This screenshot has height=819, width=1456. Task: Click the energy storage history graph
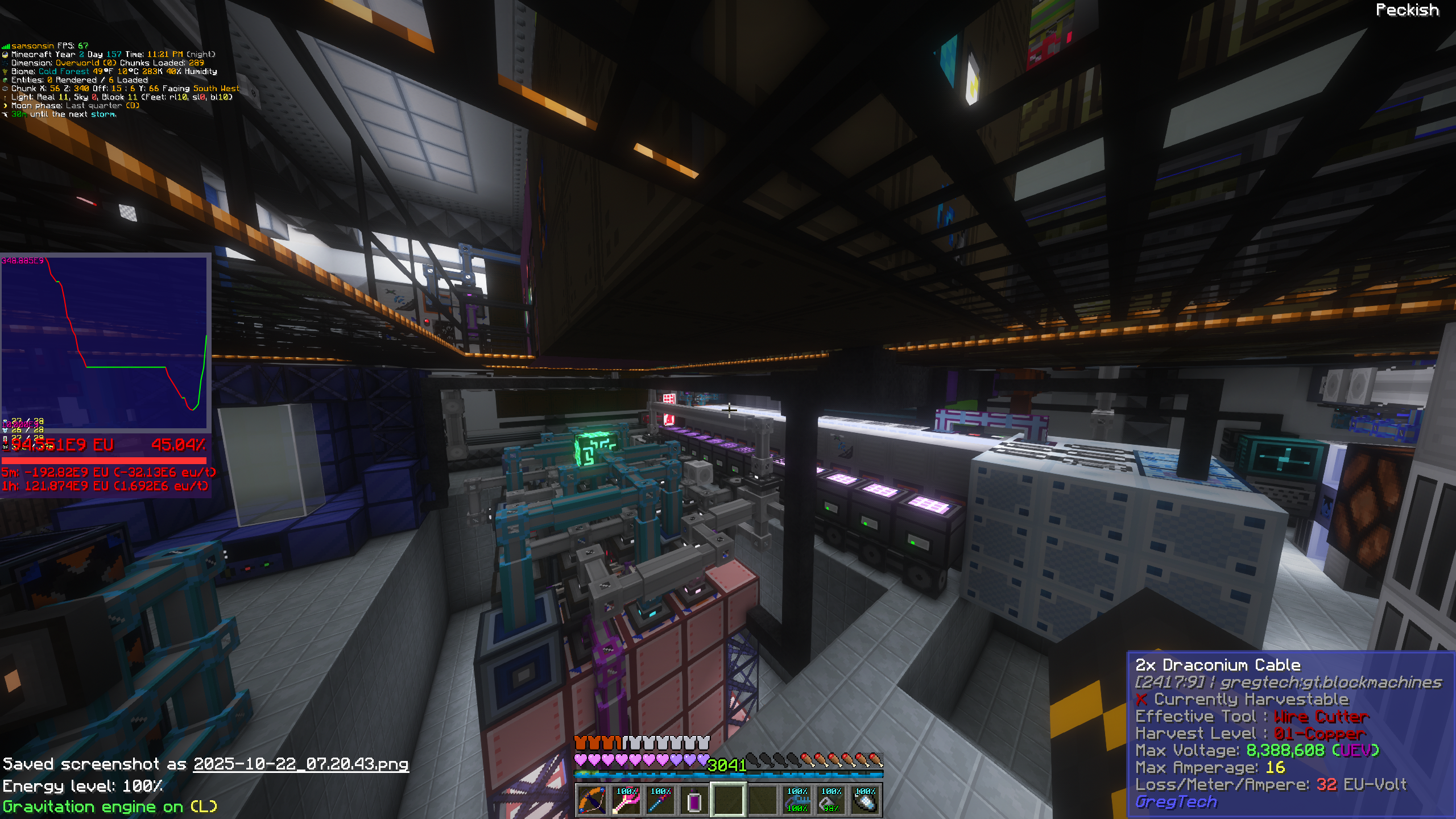(105, 341)
